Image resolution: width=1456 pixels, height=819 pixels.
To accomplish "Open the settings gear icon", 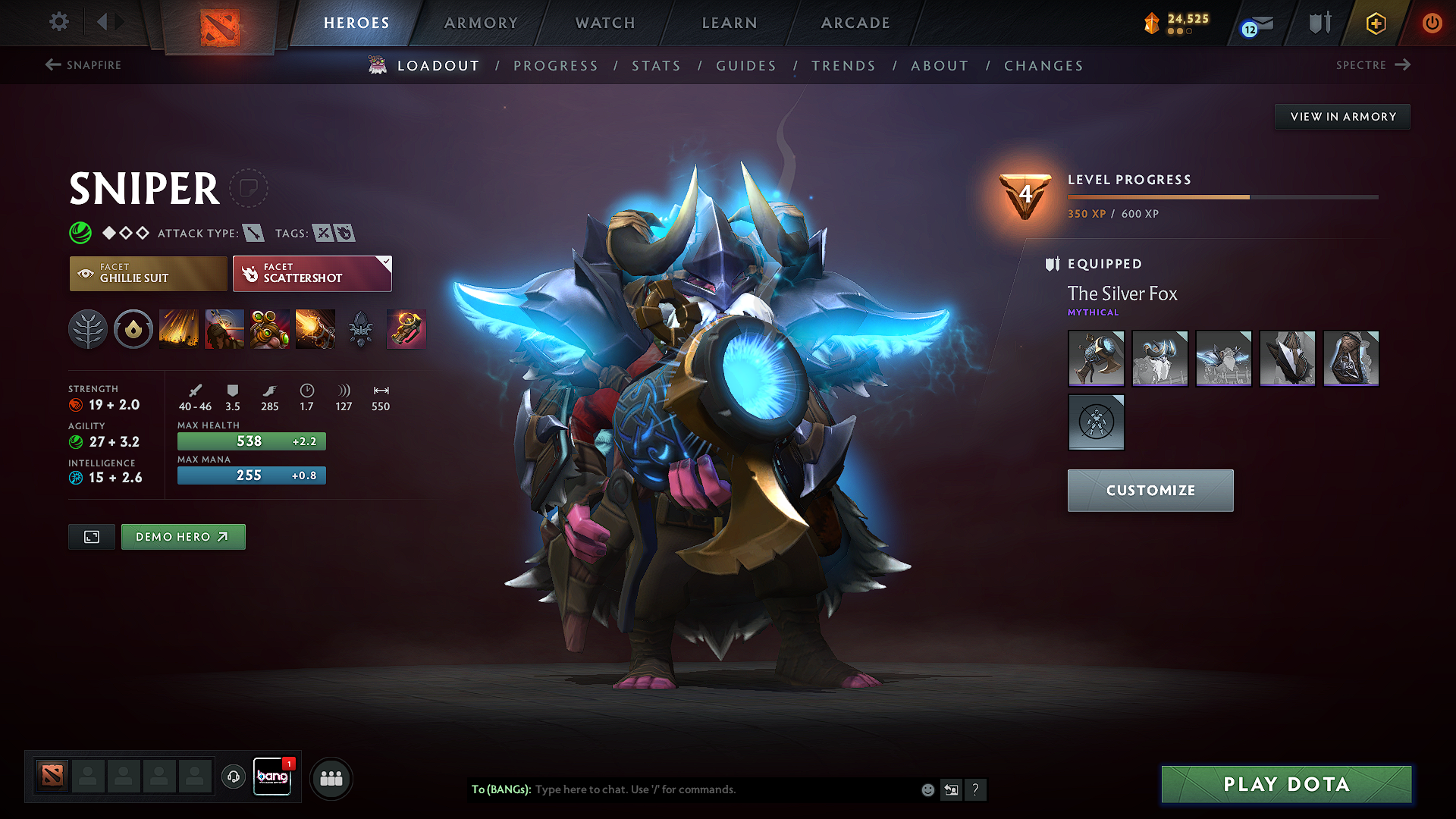I will [58, 23].
